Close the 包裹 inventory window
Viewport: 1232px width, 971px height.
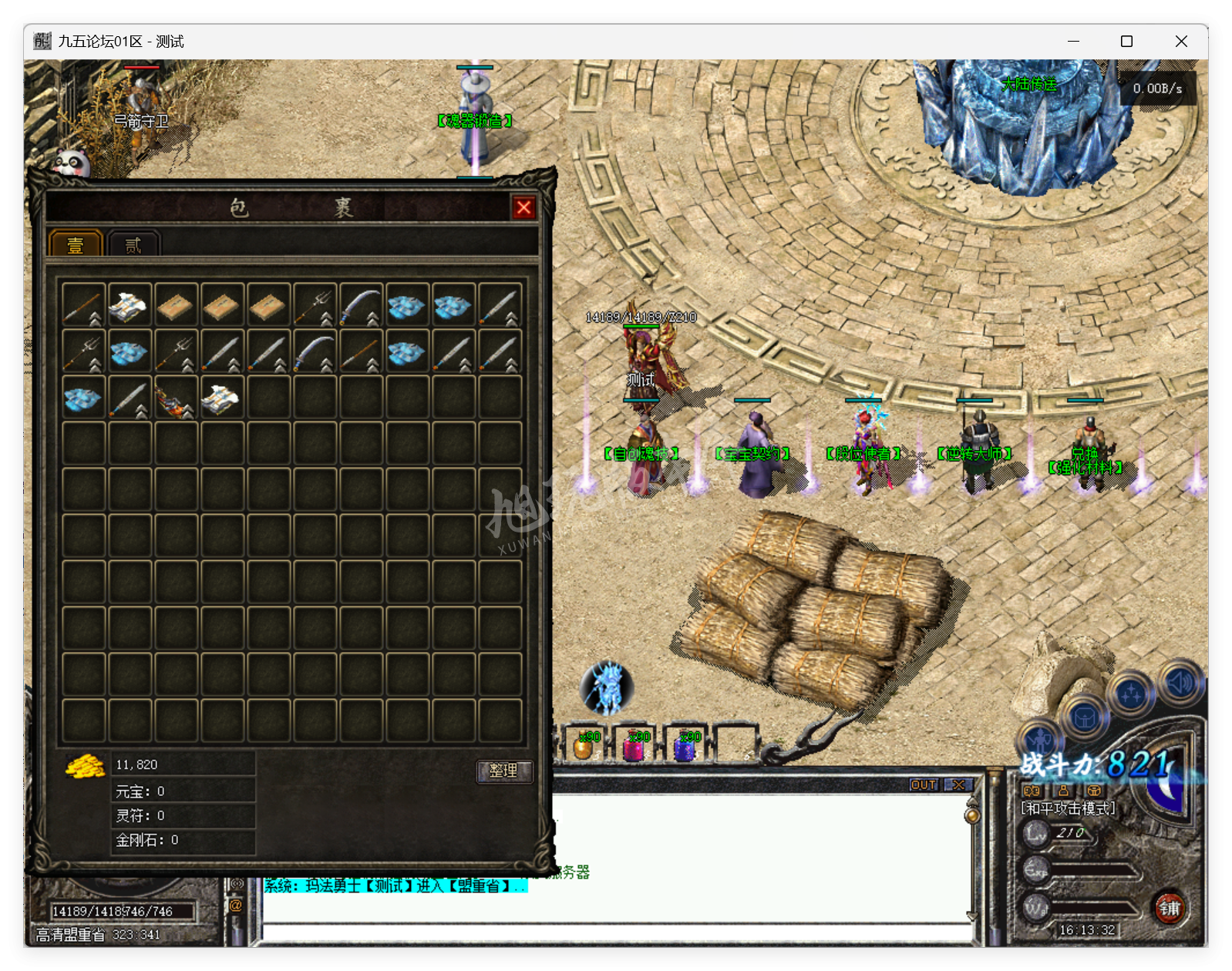pyautogui.click(x=523, y=207)
